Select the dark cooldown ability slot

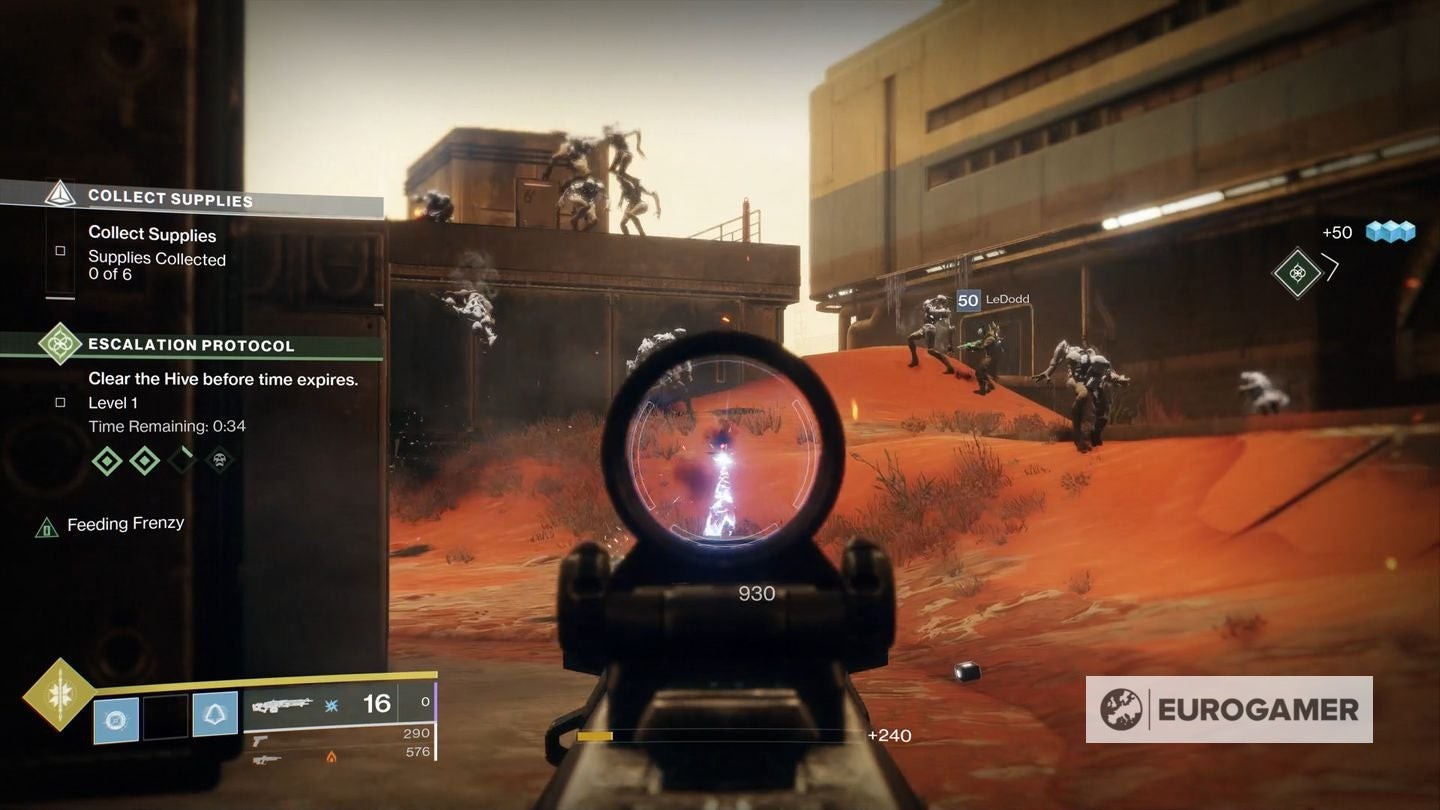(165, 716)
